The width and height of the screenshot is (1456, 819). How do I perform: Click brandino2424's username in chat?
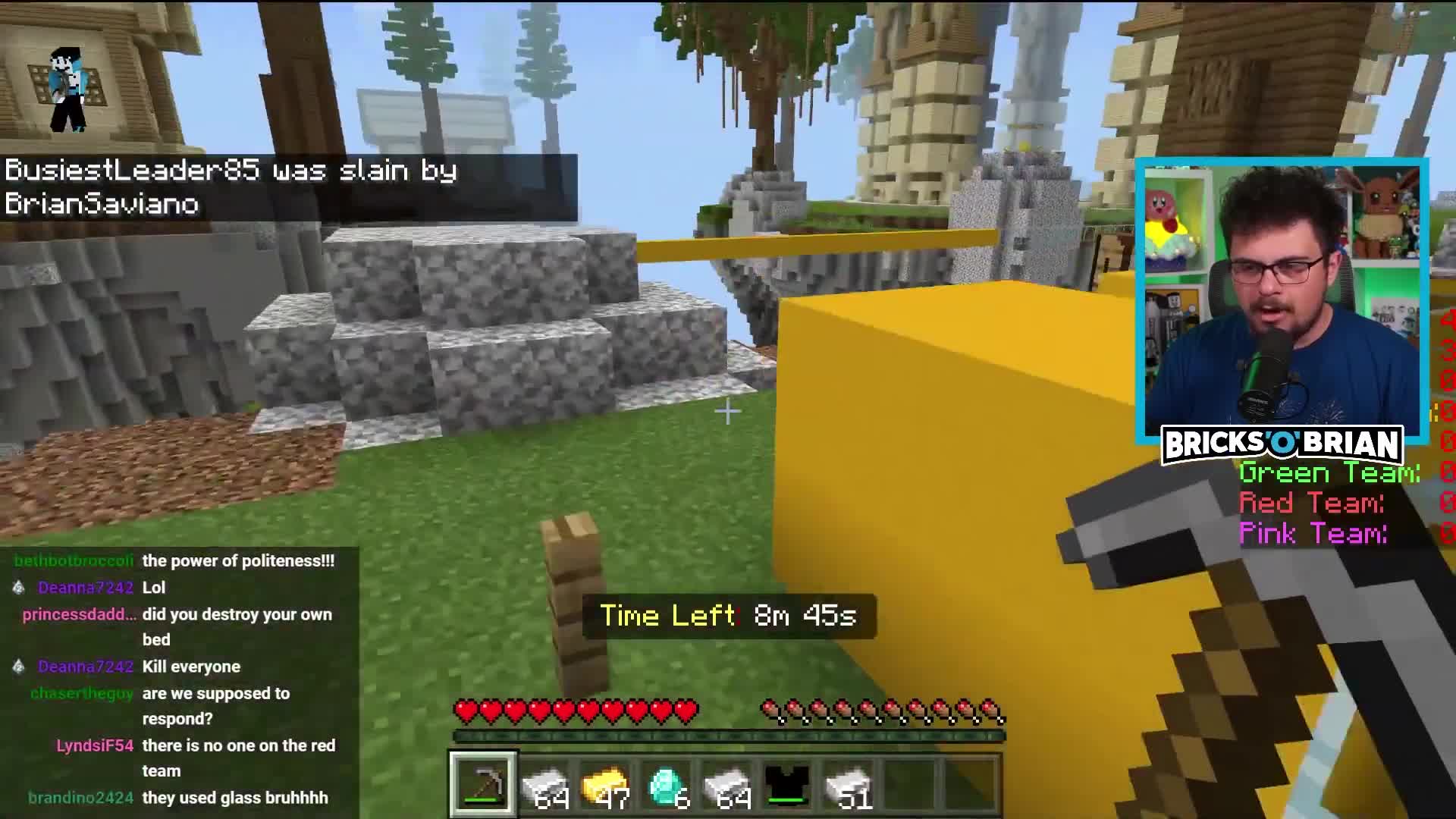(80, 798)
